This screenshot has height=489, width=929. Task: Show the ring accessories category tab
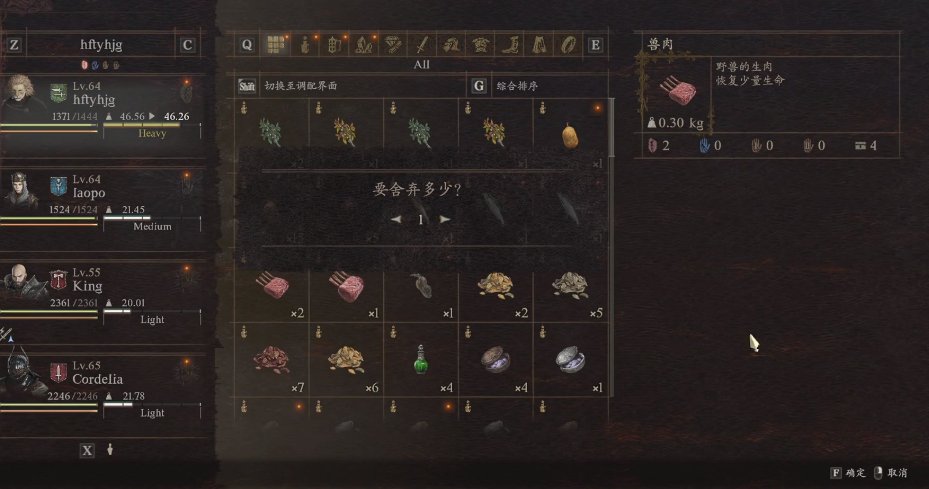567,44
